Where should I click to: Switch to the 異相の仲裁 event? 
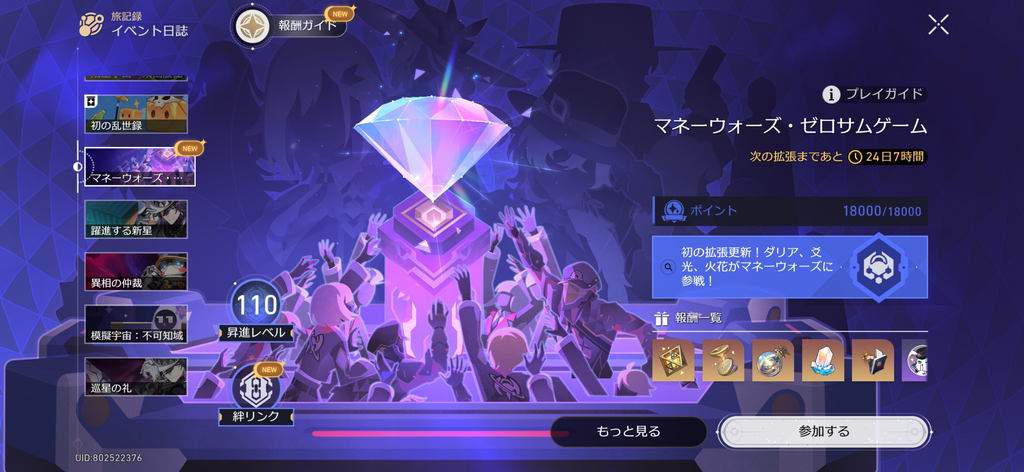[136, 271]
